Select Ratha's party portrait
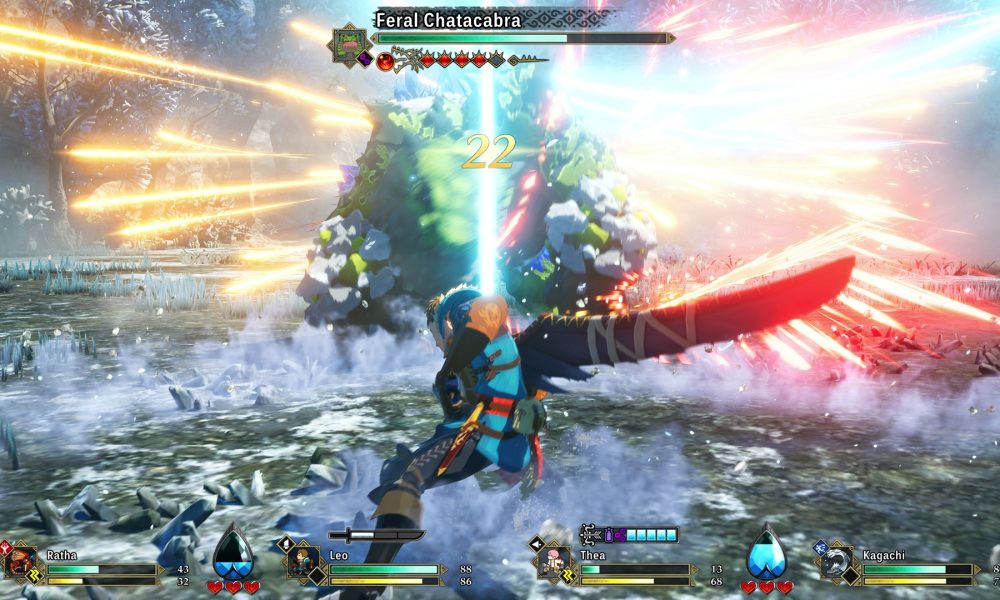This screenshot has height=600, width=1000. click(21, 562)
